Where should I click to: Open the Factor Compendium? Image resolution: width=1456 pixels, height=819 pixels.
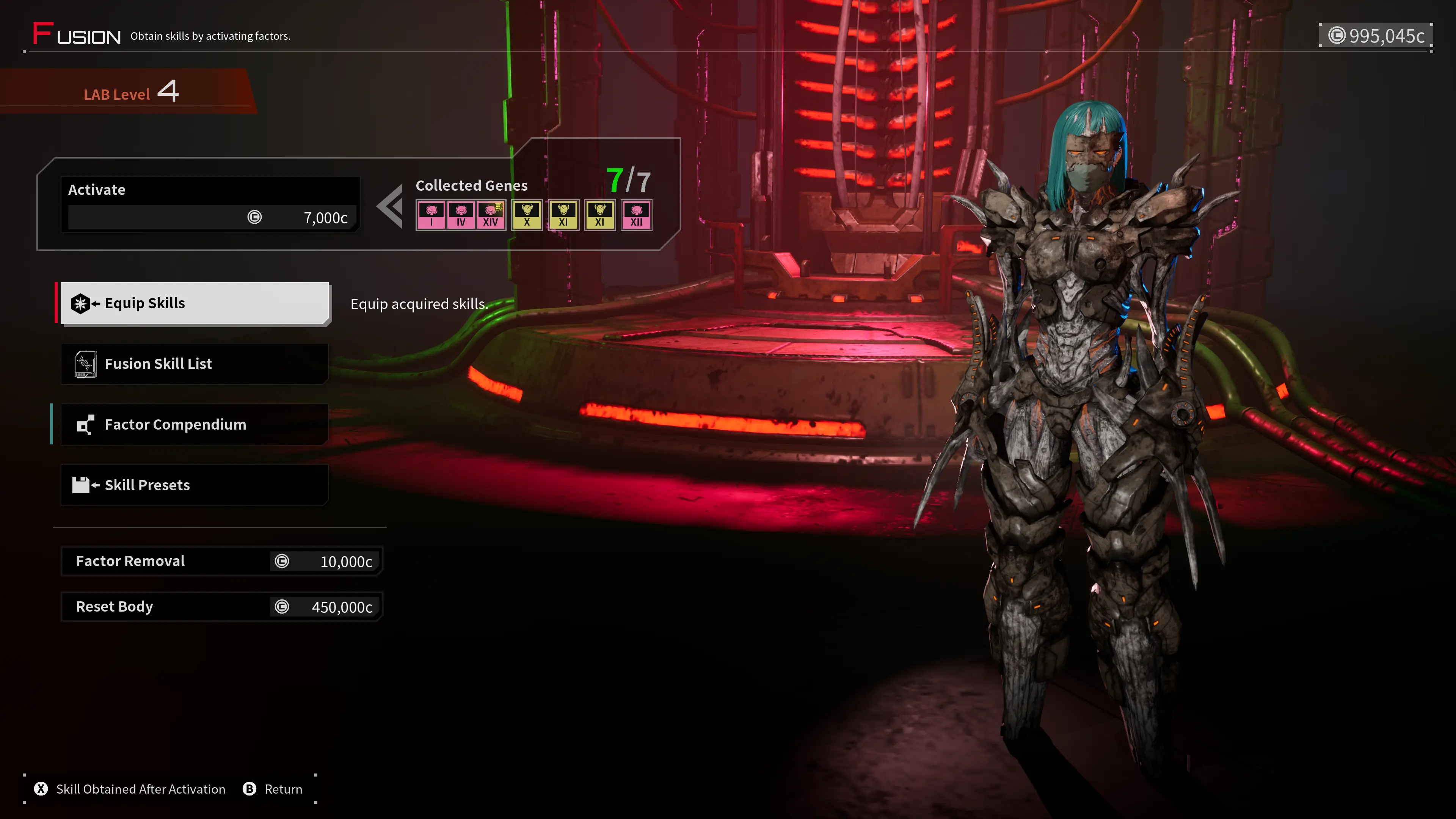tap(194, 425)
